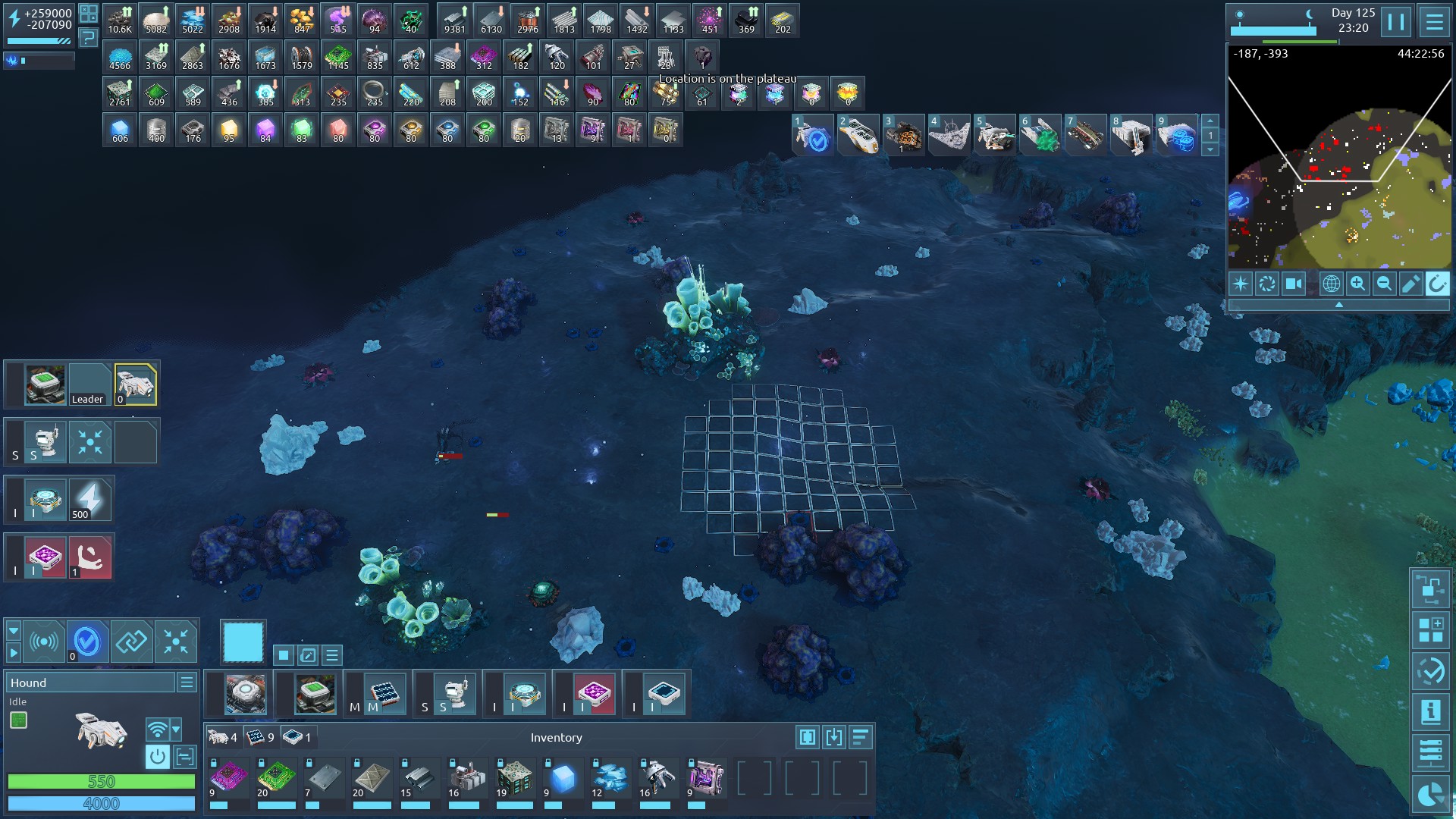The width and height of the screenshot is (1456, 819).
Task: Open the main hamburger menu
Action: point(1434,22)
